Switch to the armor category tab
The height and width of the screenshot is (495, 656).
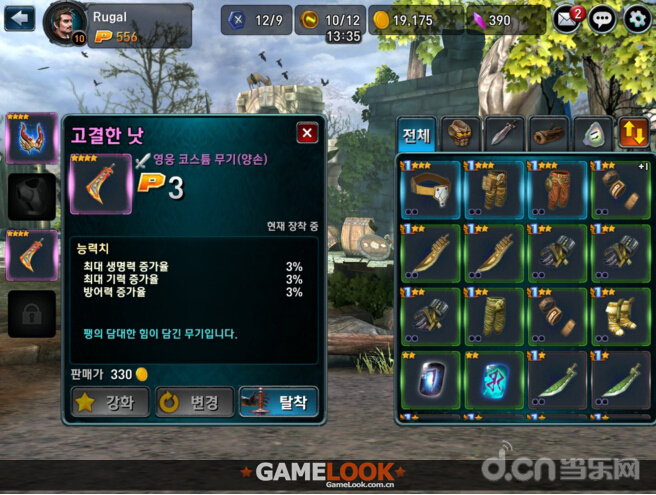[461, 134]
